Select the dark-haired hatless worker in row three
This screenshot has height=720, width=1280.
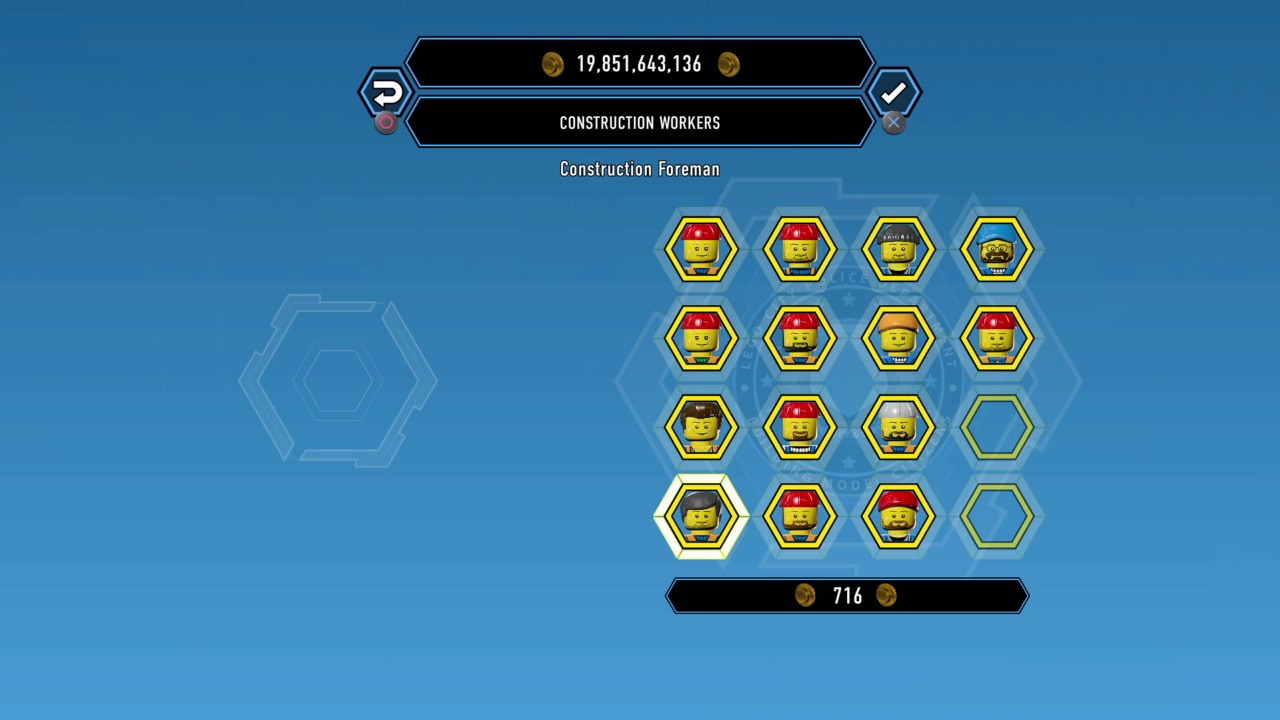(x=701, y=427)
